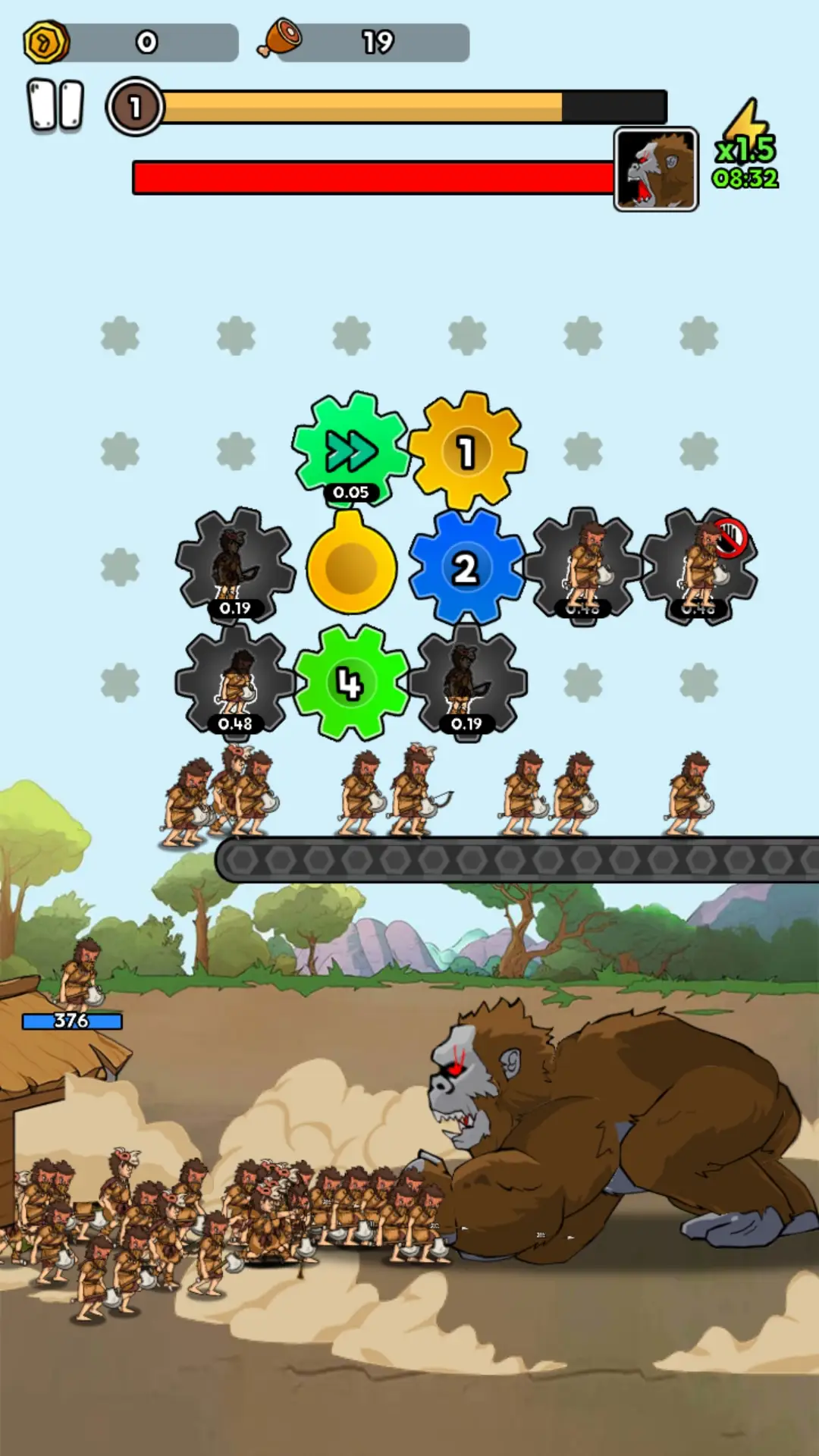Select the blue gear numbered 2
Viewport: 819px width, 1456px height.
[x=466, y=568]
